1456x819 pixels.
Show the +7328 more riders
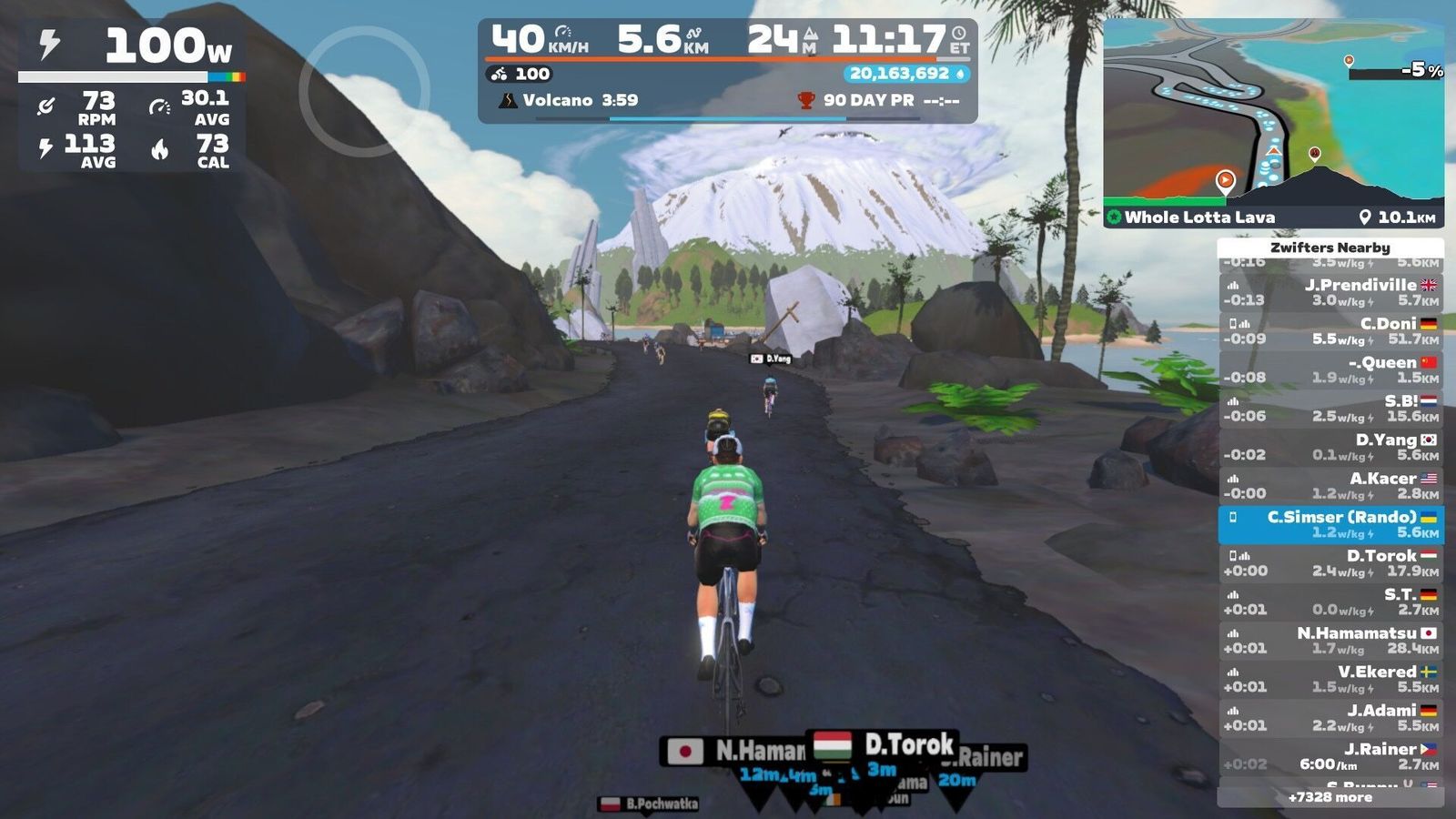(1330, 797)
